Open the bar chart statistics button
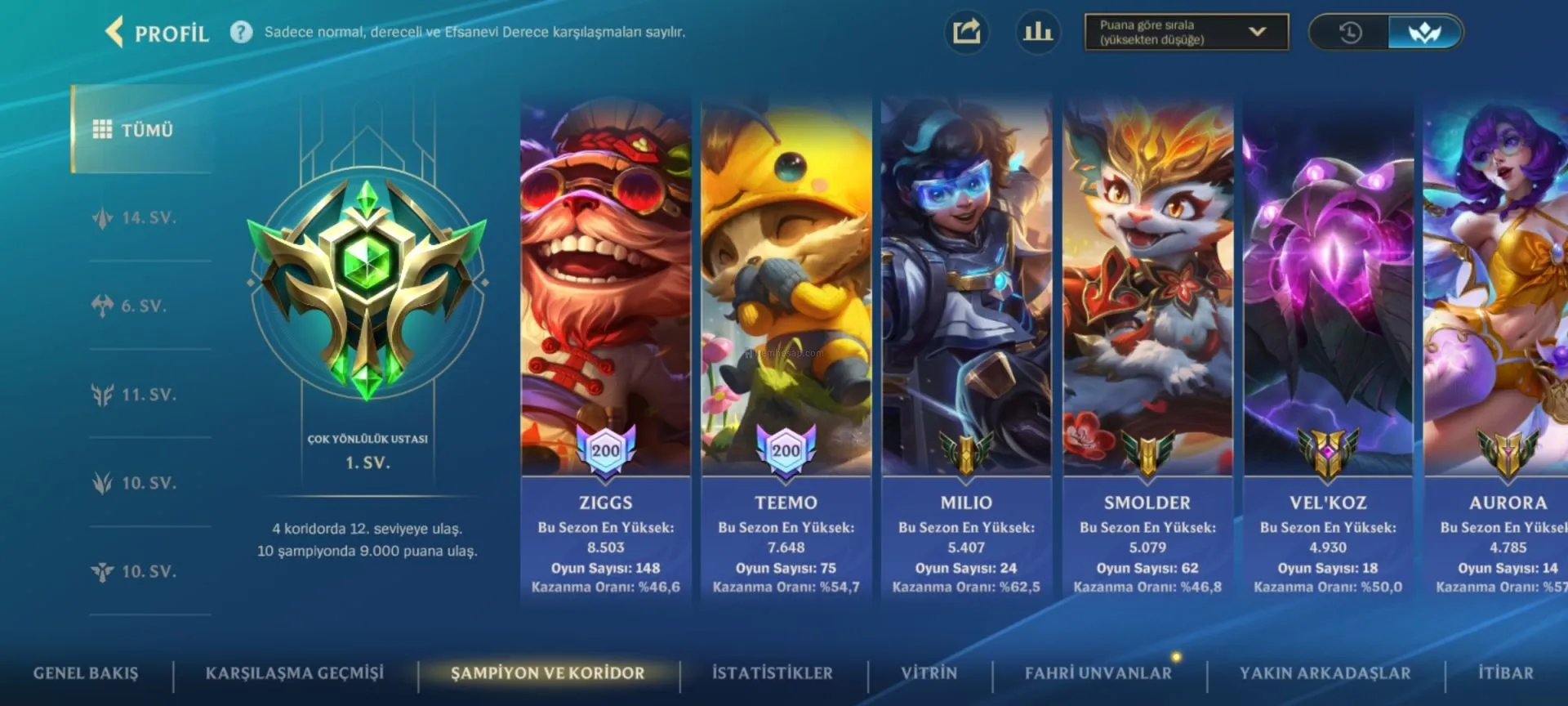Viewport: 1568px width, 706px height. click(x=1038, y=33)
